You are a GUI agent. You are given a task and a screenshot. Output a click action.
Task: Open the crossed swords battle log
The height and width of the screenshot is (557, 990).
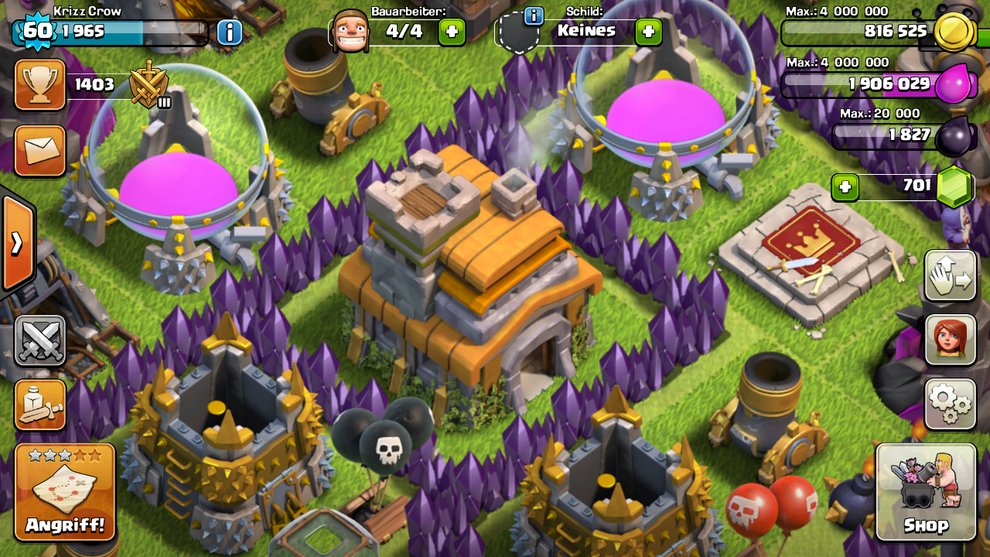click(x=40, y=340)
